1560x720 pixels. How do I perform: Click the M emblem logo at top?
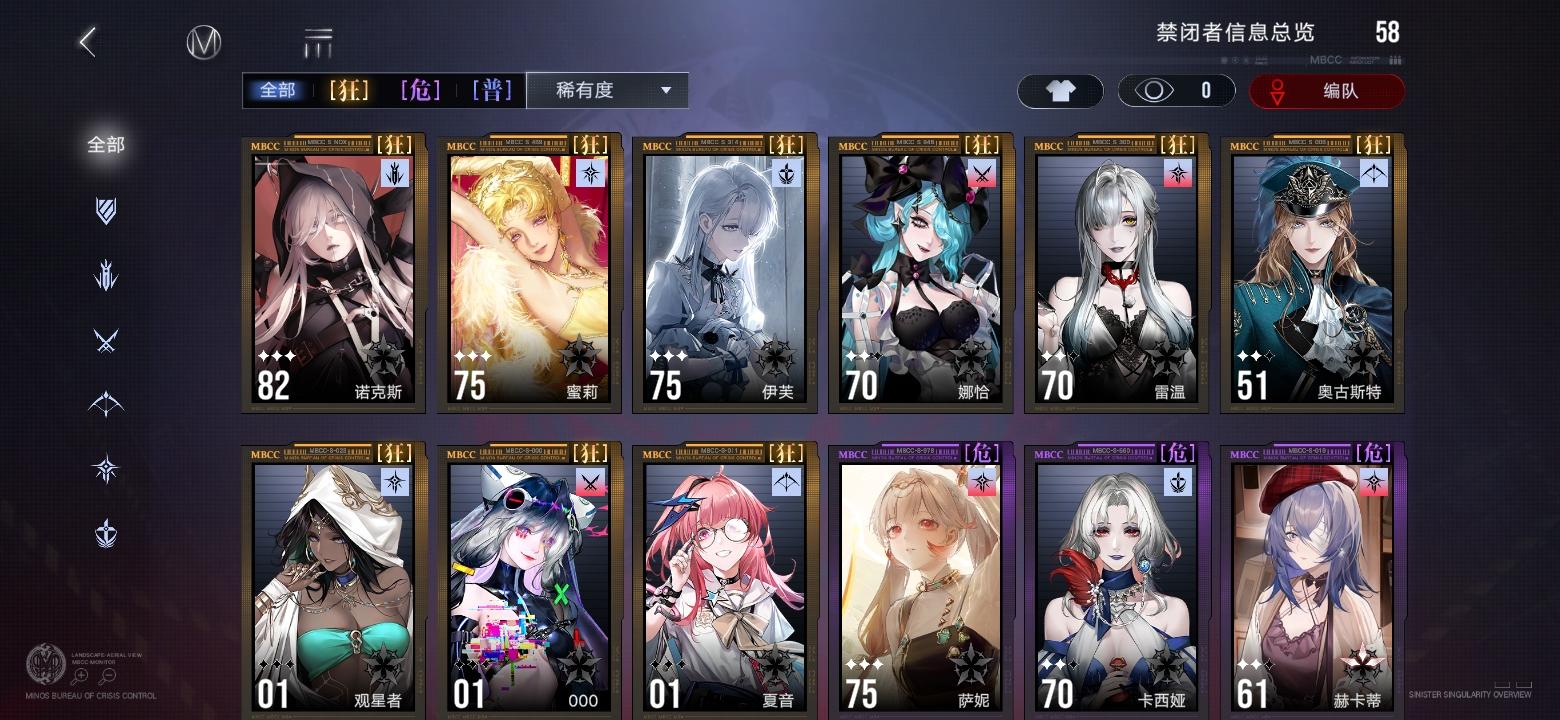click(x=203, y=42)
